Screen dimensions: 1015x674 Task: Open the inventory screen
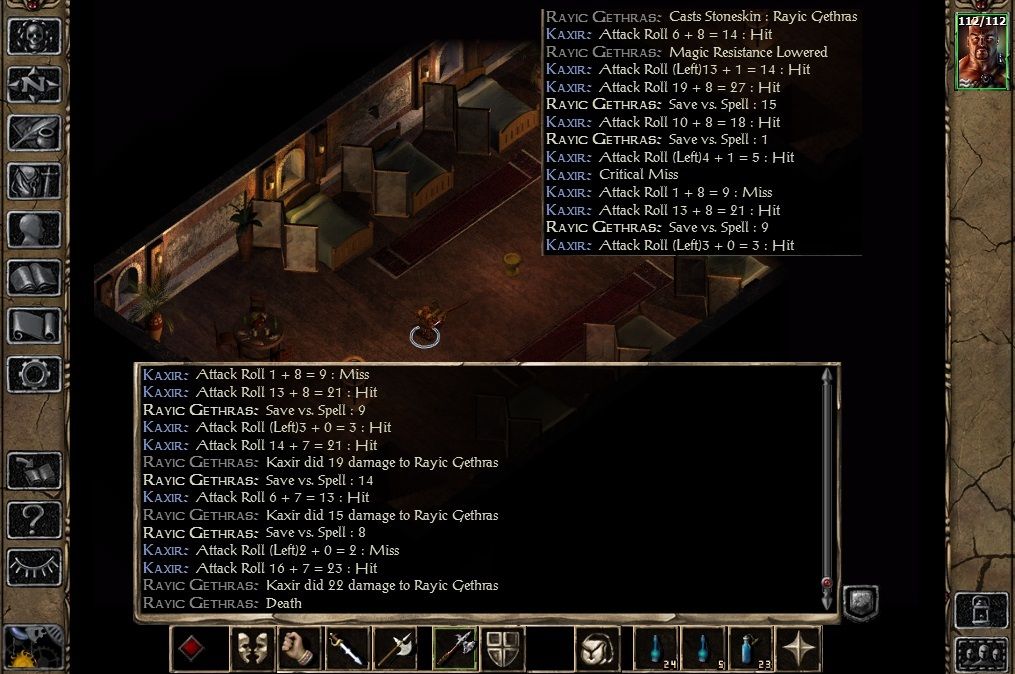(x=34, y=181)
